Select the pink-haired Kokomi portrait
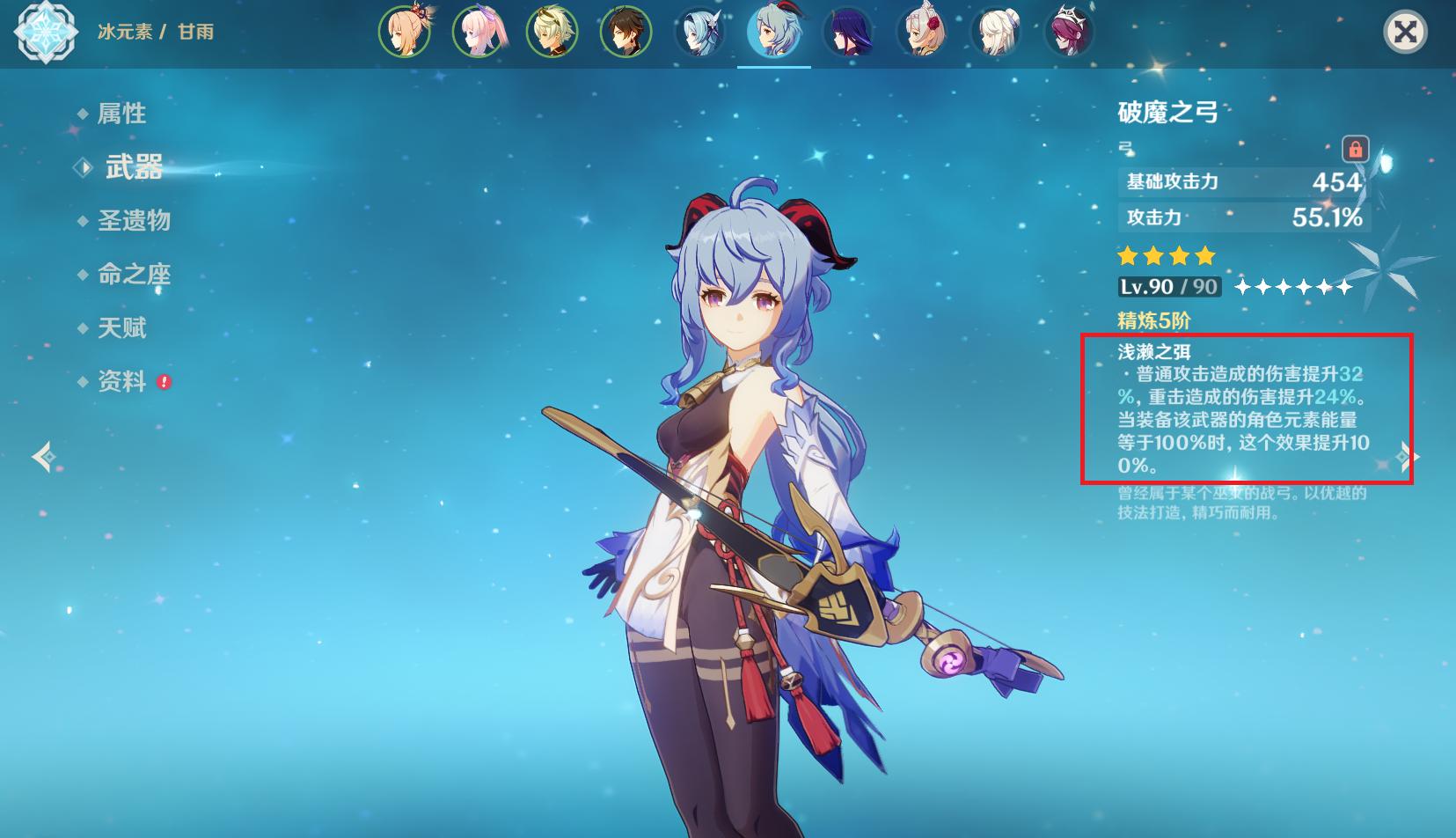Image resolution: width=1456 pixels, height=838 pixels. tap(478, 33)
